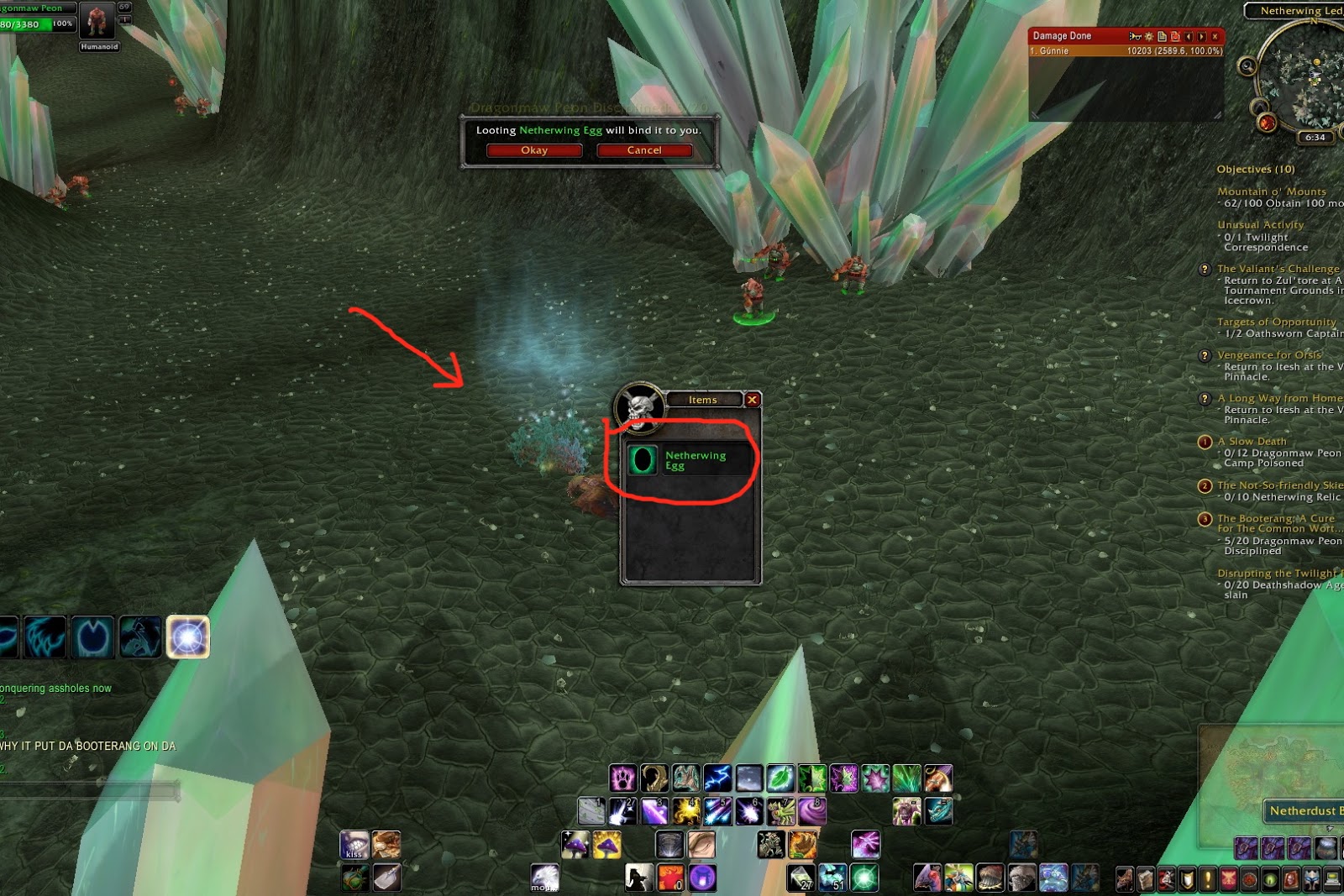Cast Lifebloom using the green leaf icon
The width and height of the screenshot is (1344, 896).
pyautogui.click(x=780, y=779)
